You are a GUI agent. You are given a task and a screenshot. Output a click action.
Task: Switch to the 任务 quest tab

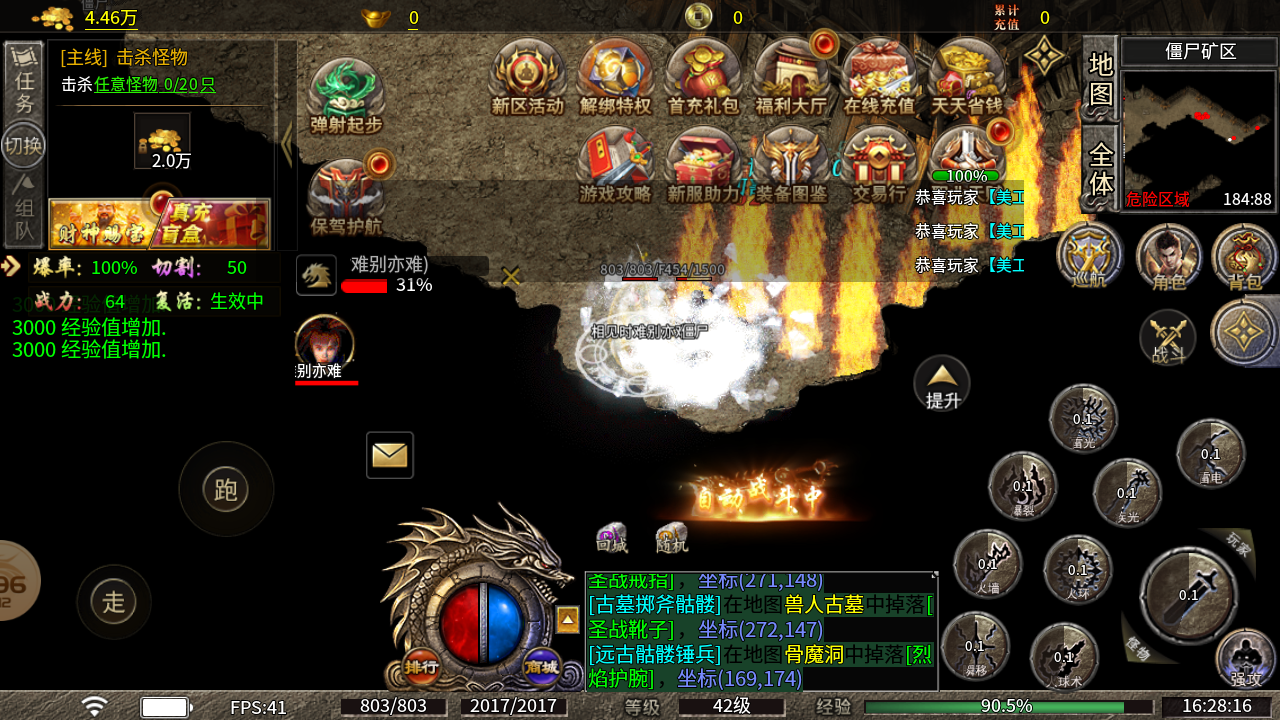pyautogui.click(x=24, y=82)
